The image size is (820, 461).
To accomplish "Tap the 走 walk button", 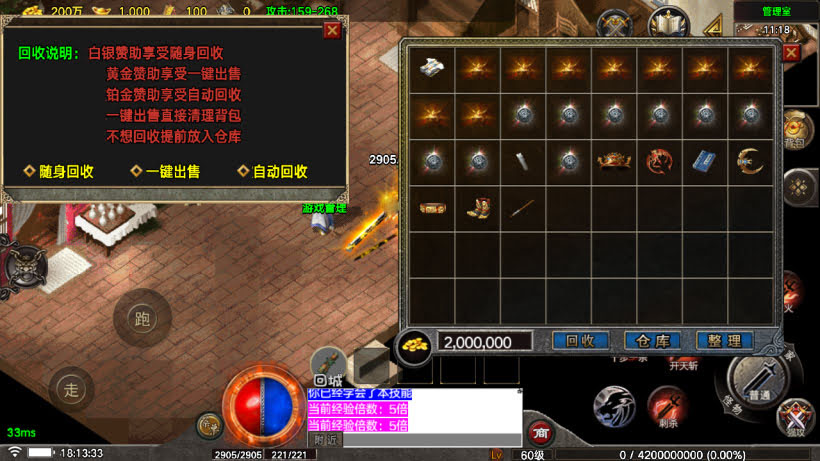I will (x=70, y=388).
